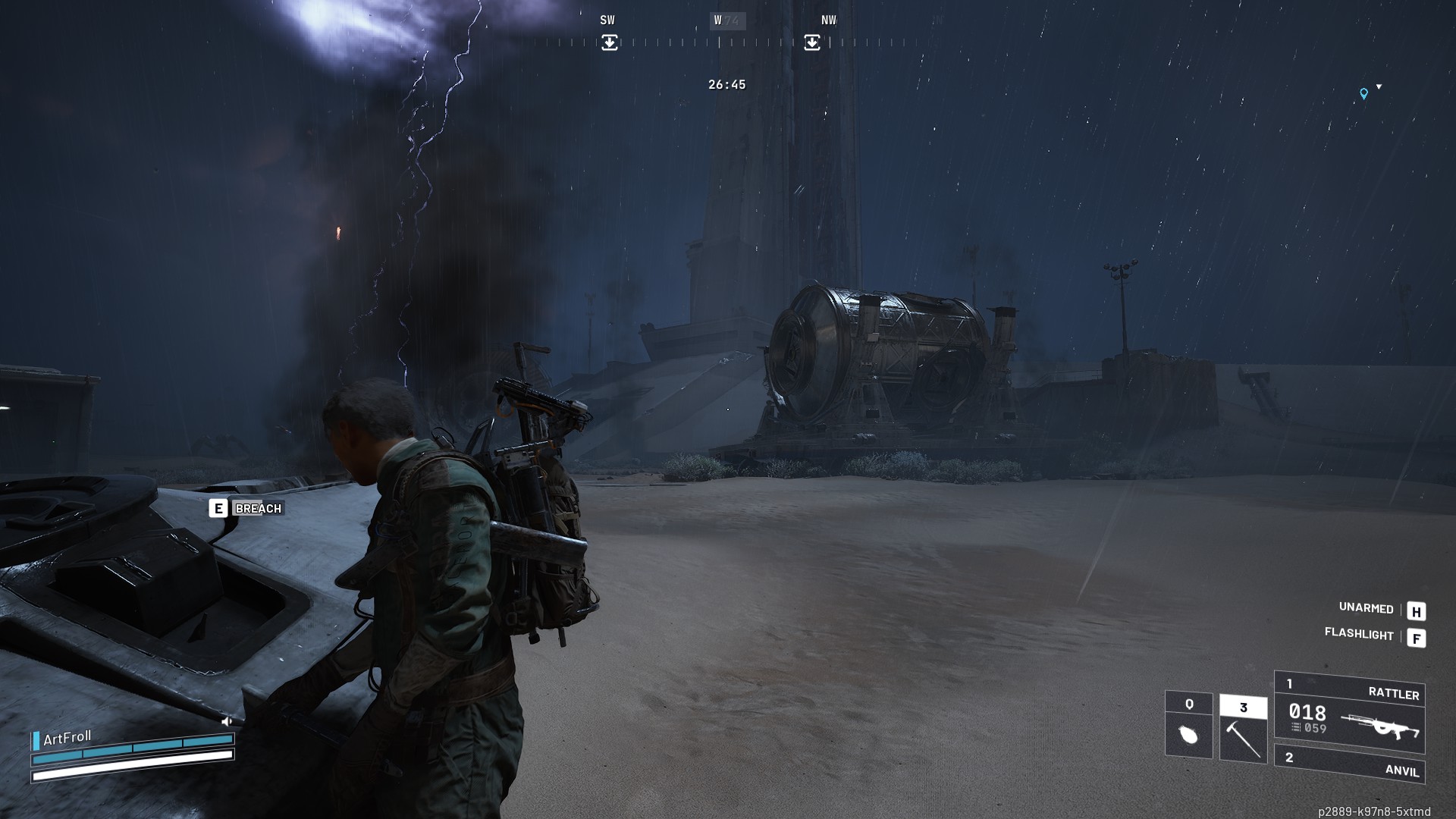The image size is (1456, 819).
Task: Click the extraction marker under SW on the compass
Action: pyautogui.click(x=610, y=42)
